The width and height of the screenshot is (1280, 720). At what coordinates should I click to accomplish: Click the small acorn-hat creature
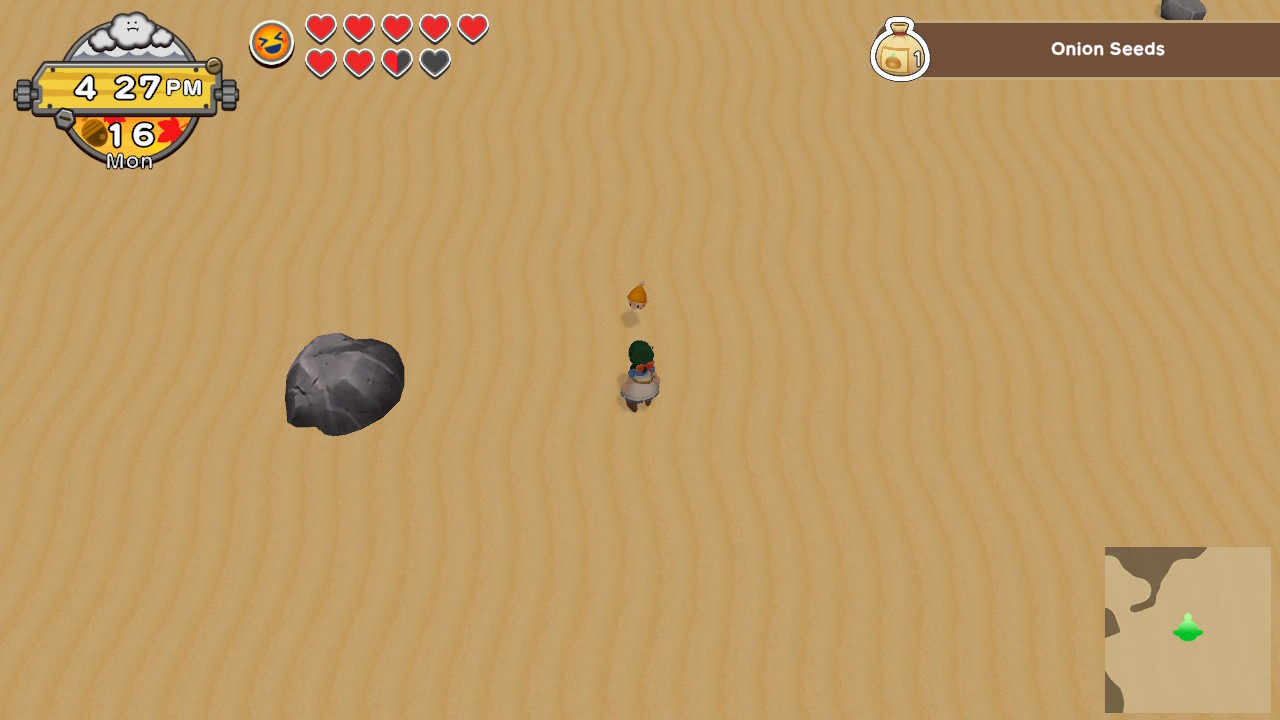tap(637, 293)
